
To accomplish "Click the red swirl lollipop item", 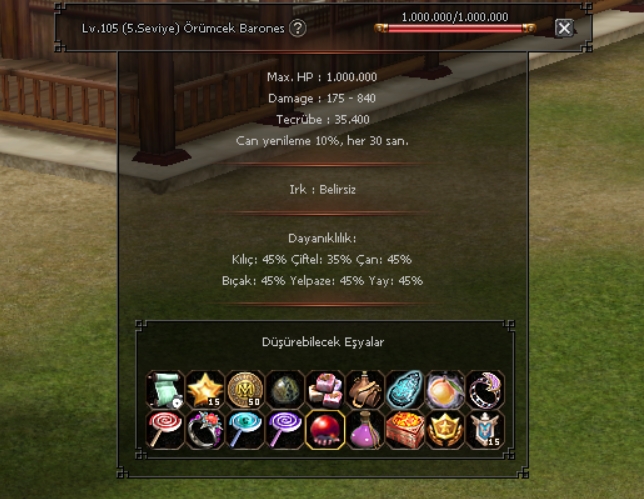I will point(164,429).
